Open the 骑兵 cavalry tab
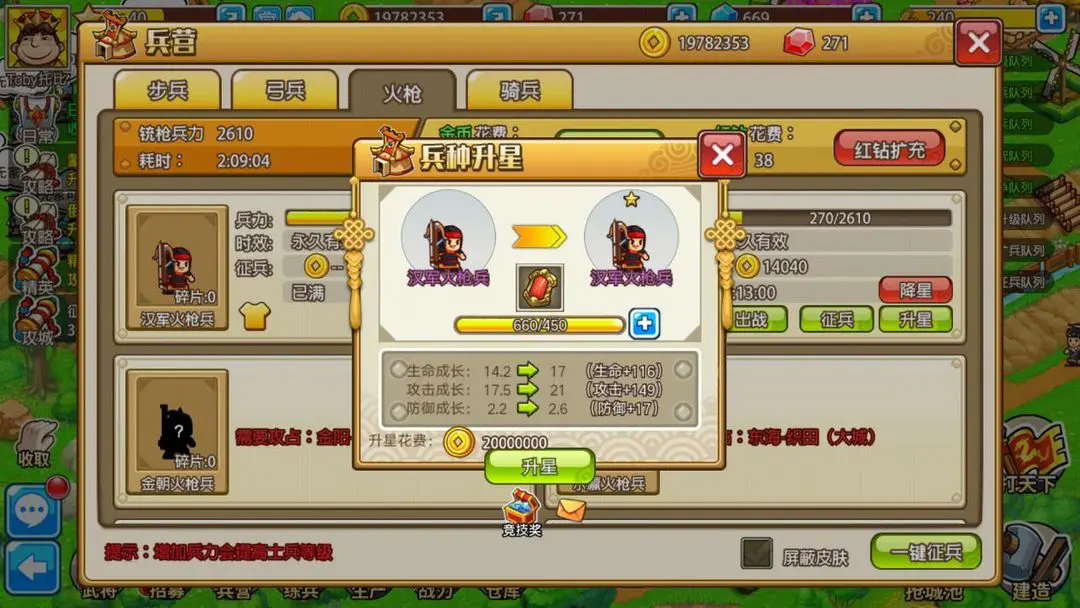Image resolution: width=1080 pixels, height=608 pixels. [519, 90]
